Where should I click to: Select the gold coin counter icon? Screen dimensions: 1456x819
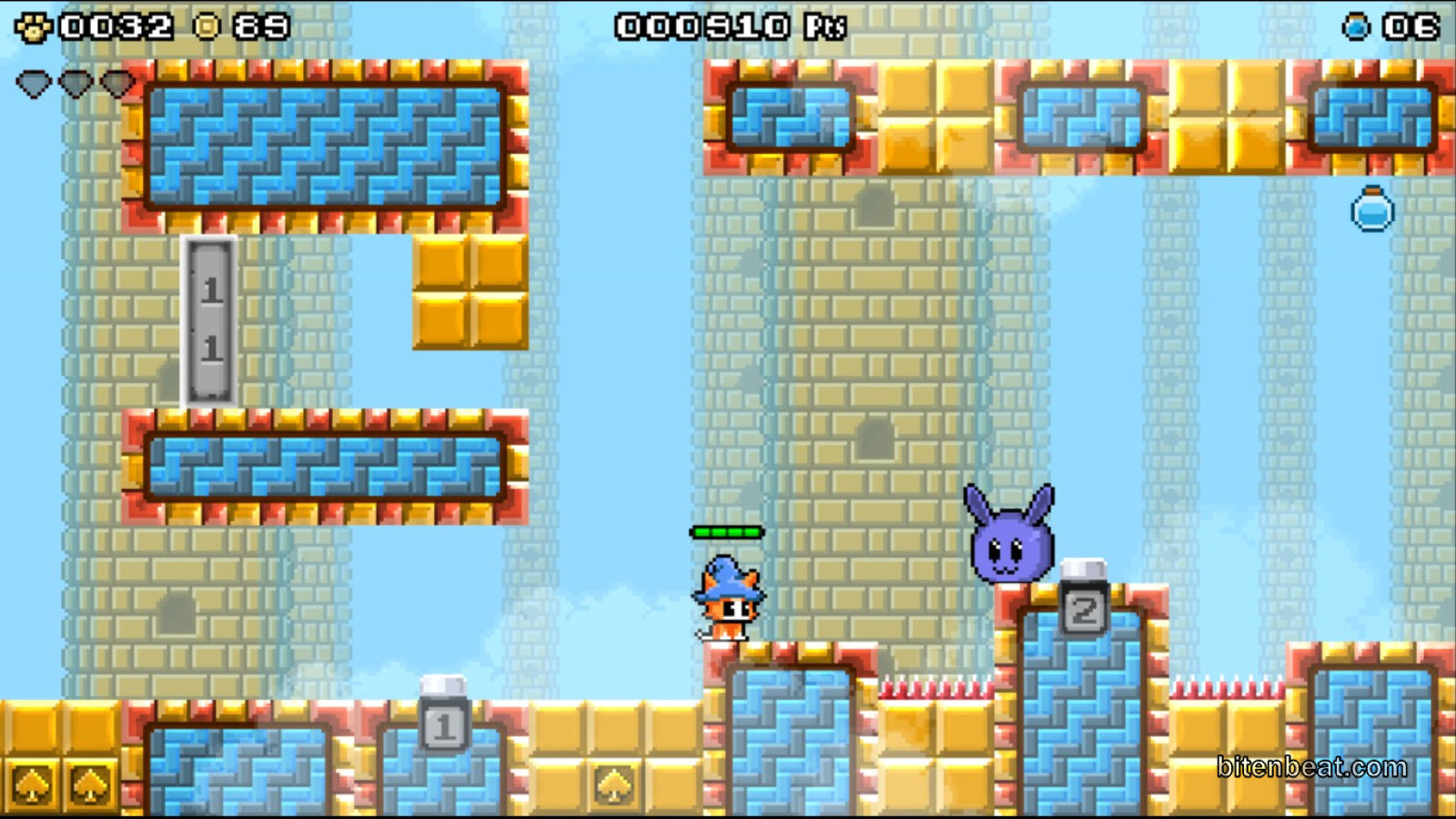pyautogui.click(x=207, y=27)
